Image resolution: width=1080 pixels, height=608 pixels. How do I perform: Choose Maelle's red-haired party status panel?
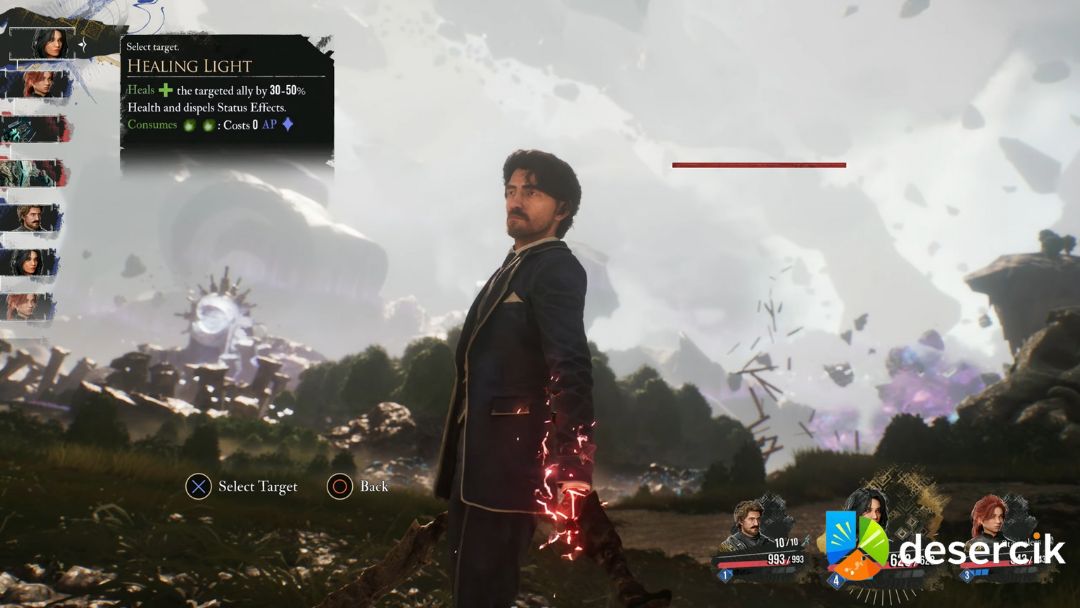click(1002, 541)
